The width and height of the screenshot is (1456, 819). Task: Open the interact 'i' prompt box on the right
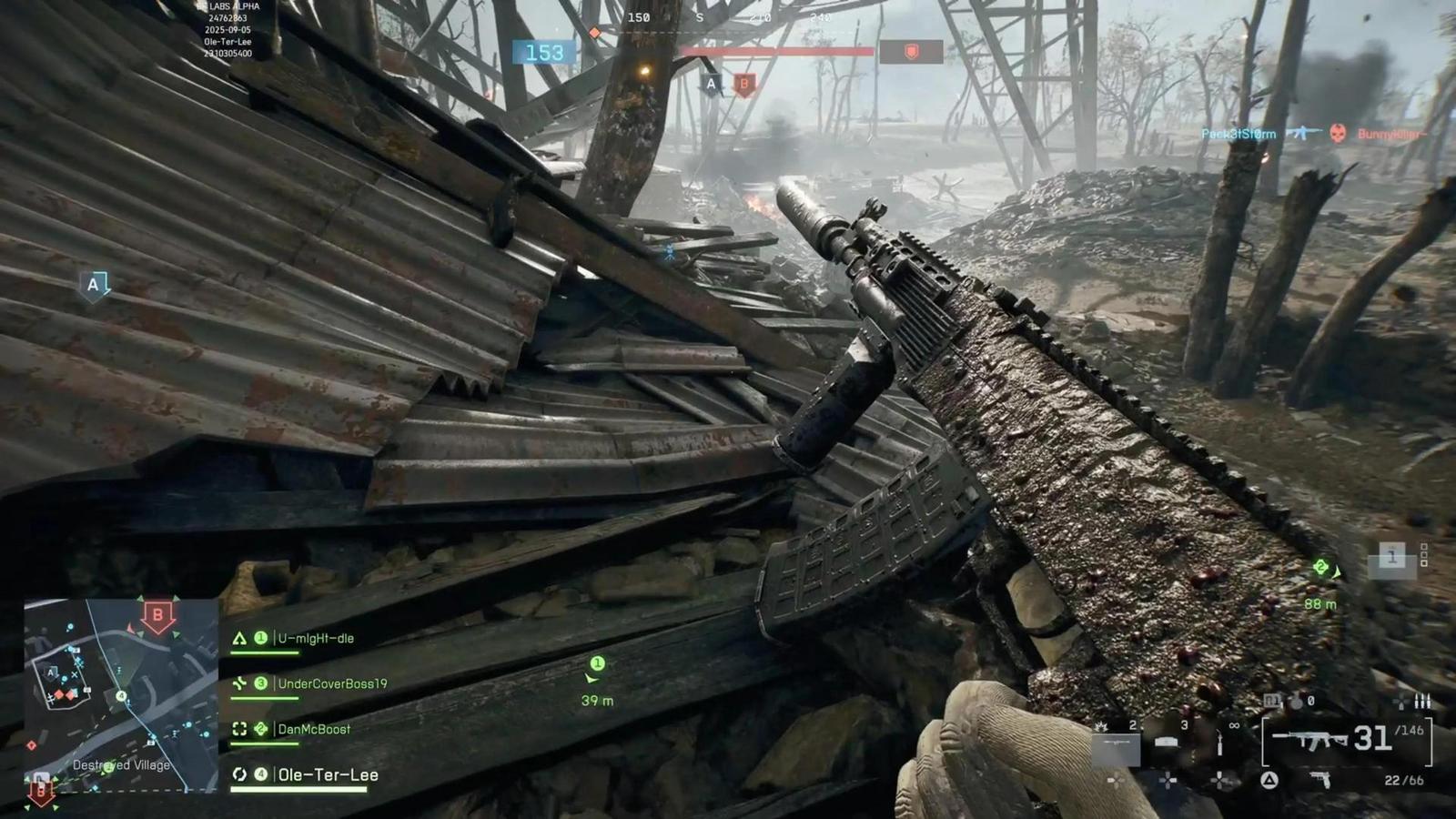tap(1390, 555)
